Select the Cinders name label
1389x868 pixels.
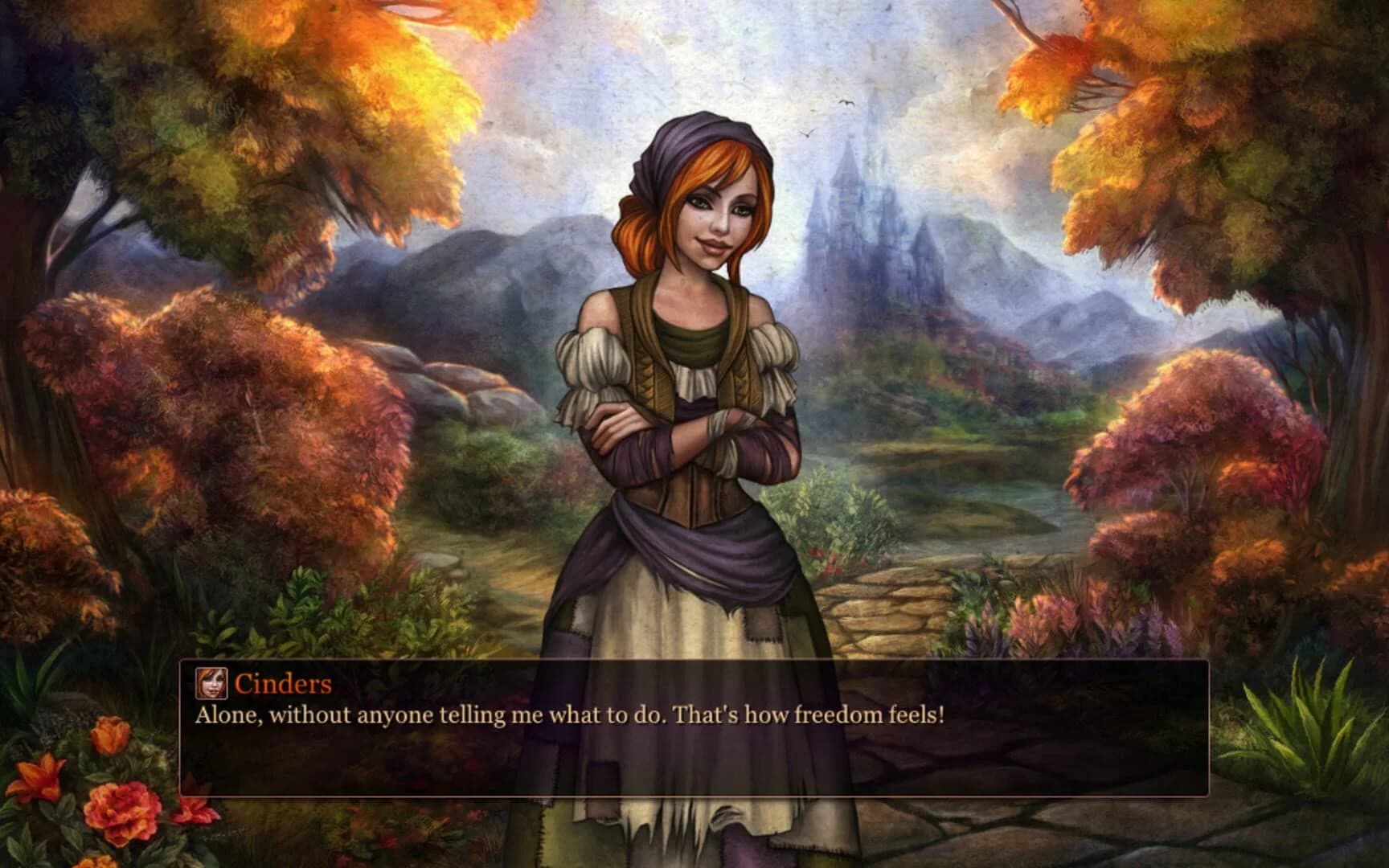283,684
